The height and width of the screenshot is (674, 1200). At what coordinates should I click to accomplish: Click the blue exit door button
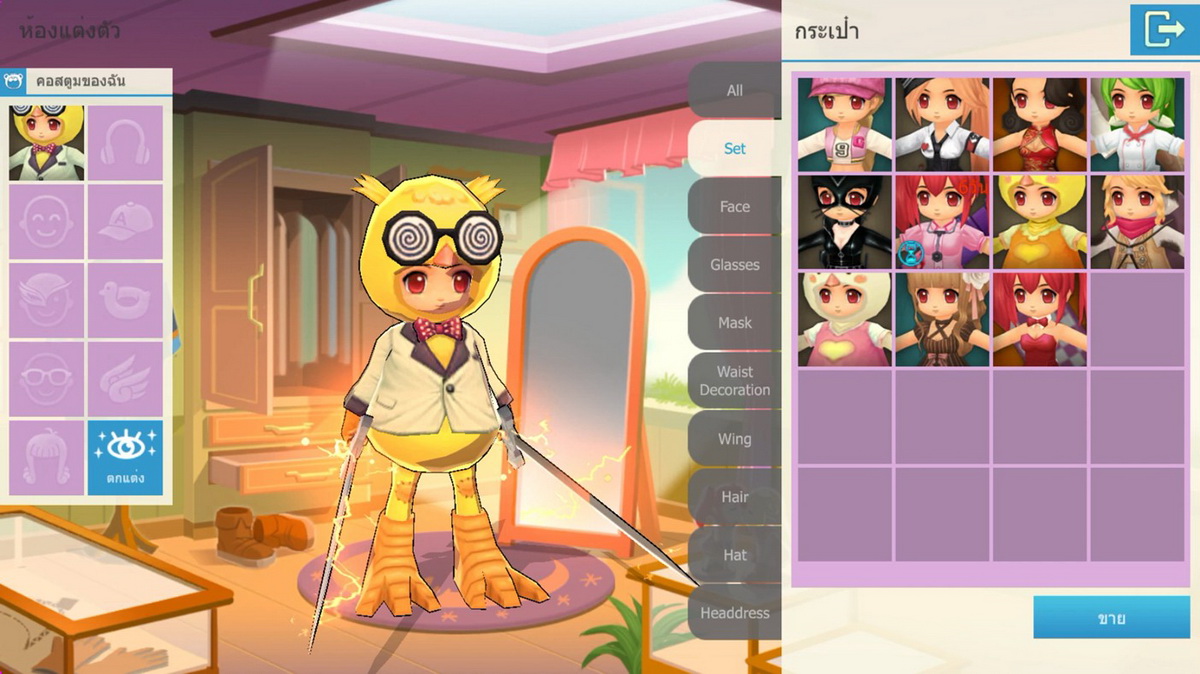click(x=1164, y=30)
